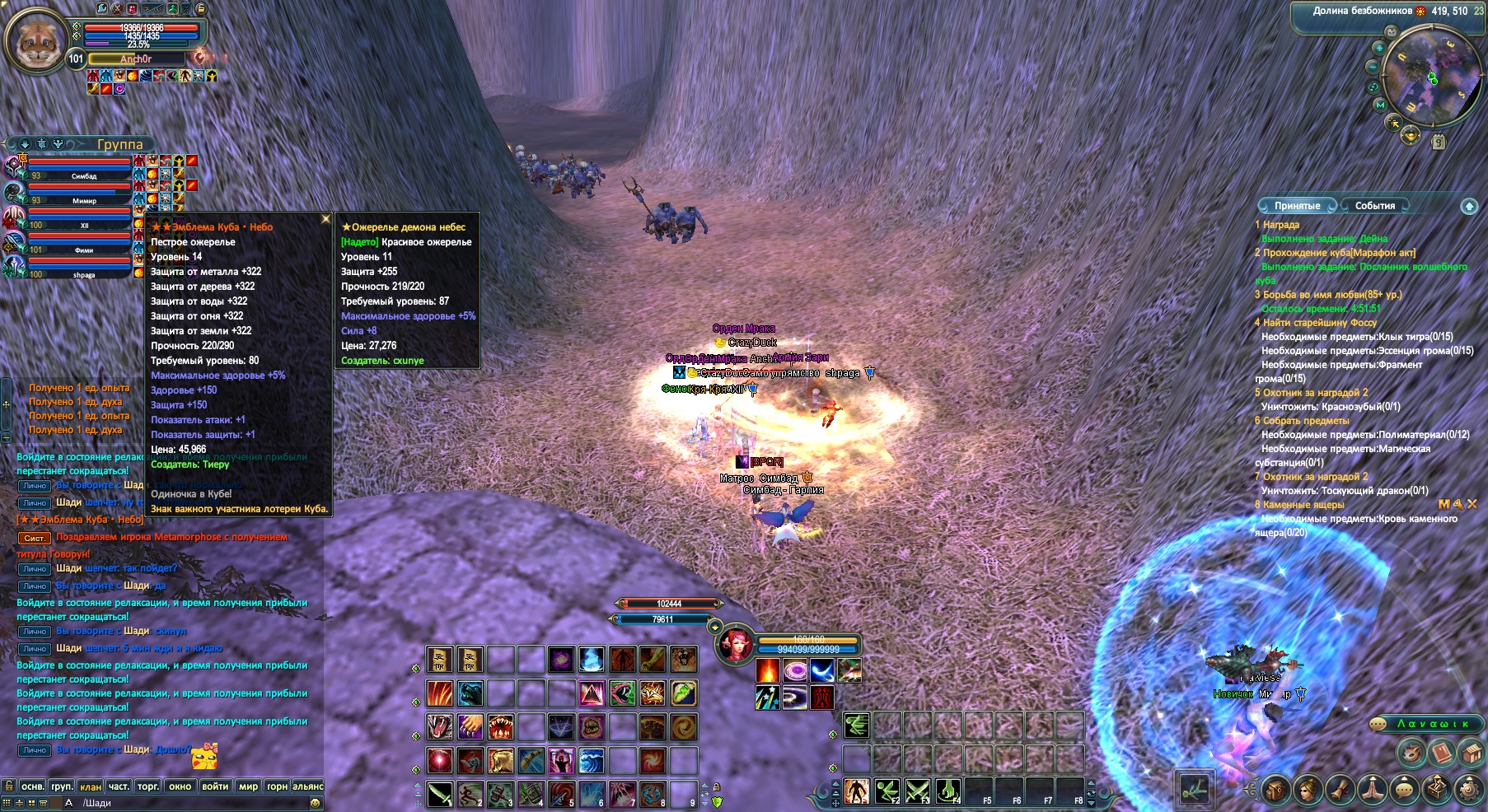Screen dimensions: 1488x812
Task: Select the клан chat channel tab
Action: (x=91, y=786)
